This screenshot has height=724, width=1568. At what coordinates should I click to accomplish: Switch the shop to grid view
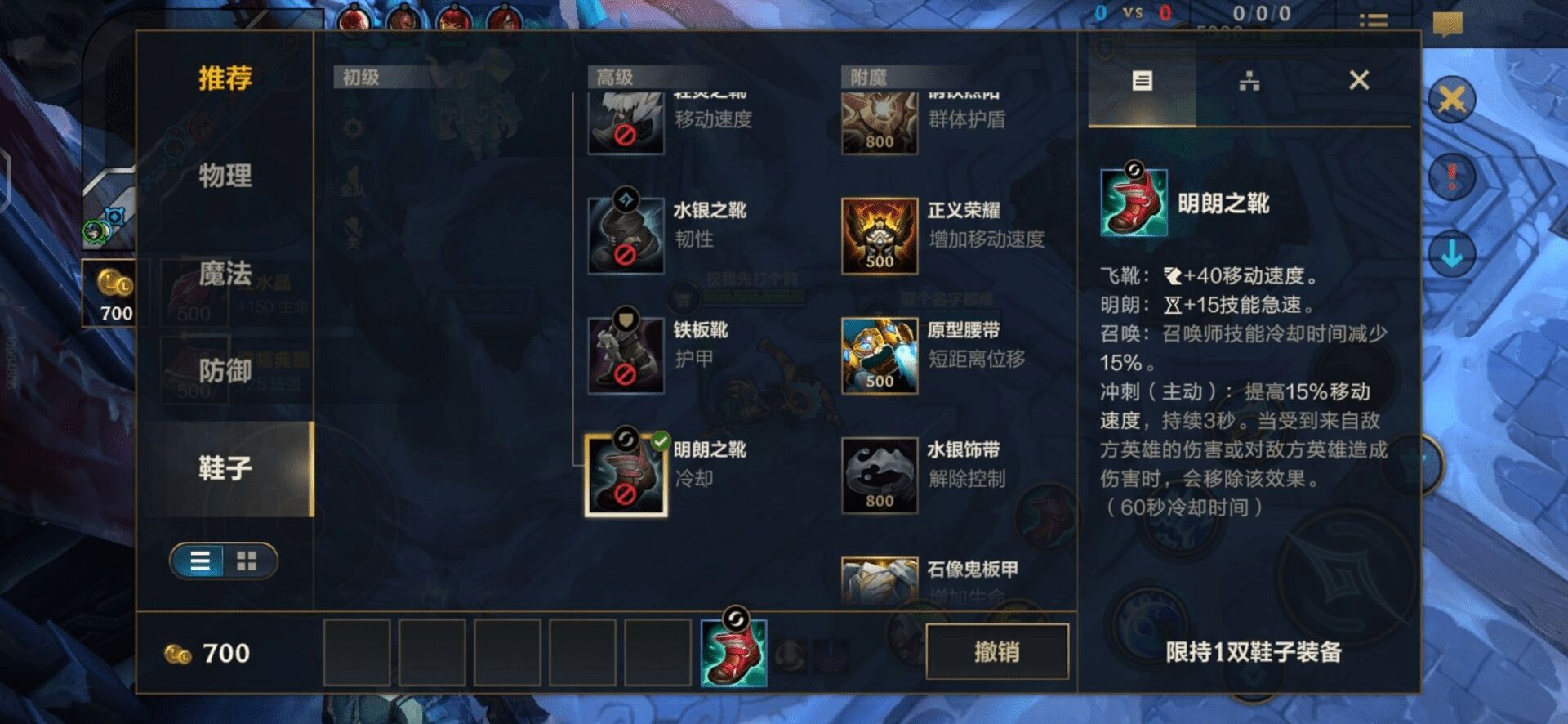[x=247, y=561]
